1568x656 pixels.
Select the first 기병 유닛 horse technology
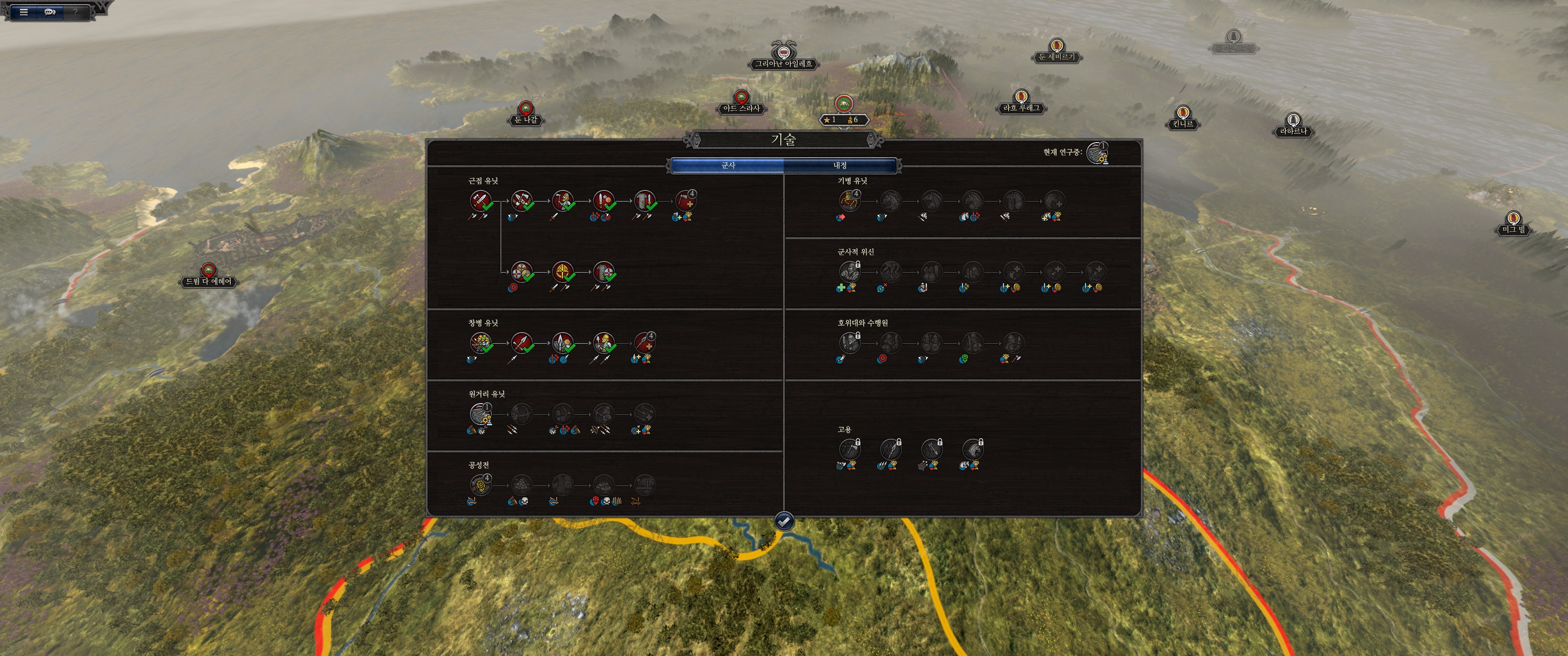tap(849, 200)
